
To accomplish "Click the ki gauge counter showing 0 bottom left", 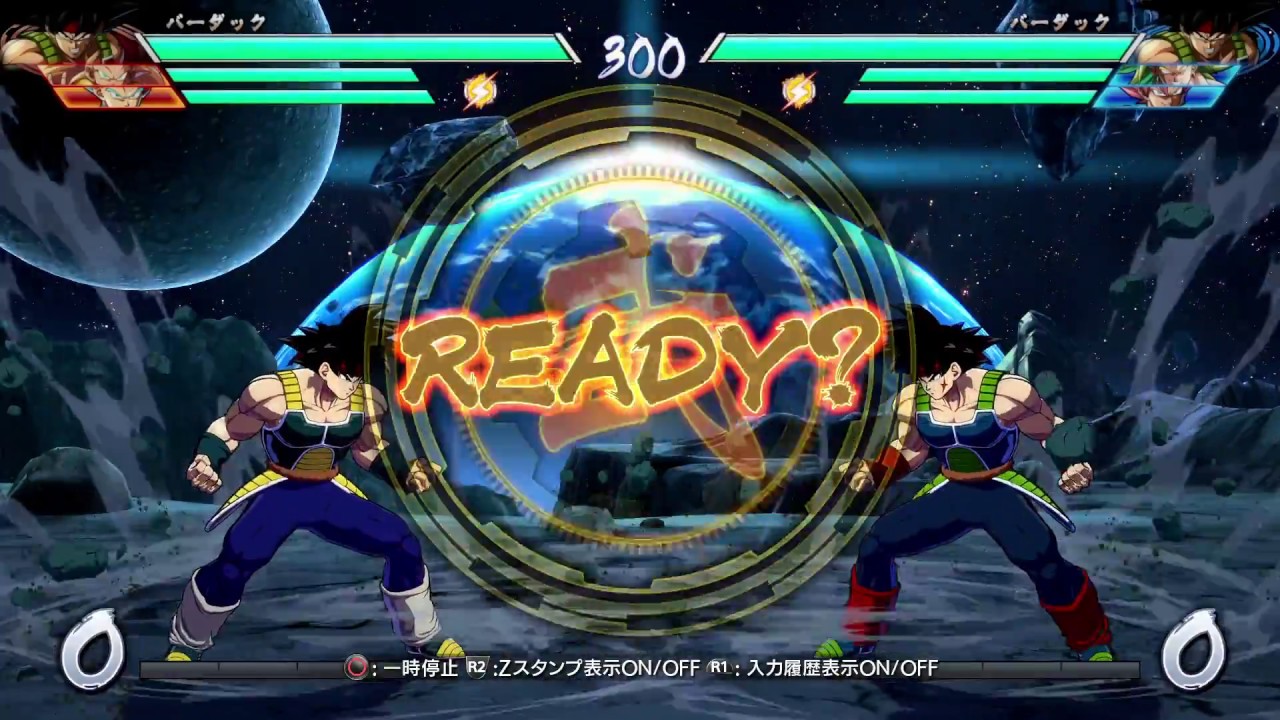I will click(x=91, y=652).
